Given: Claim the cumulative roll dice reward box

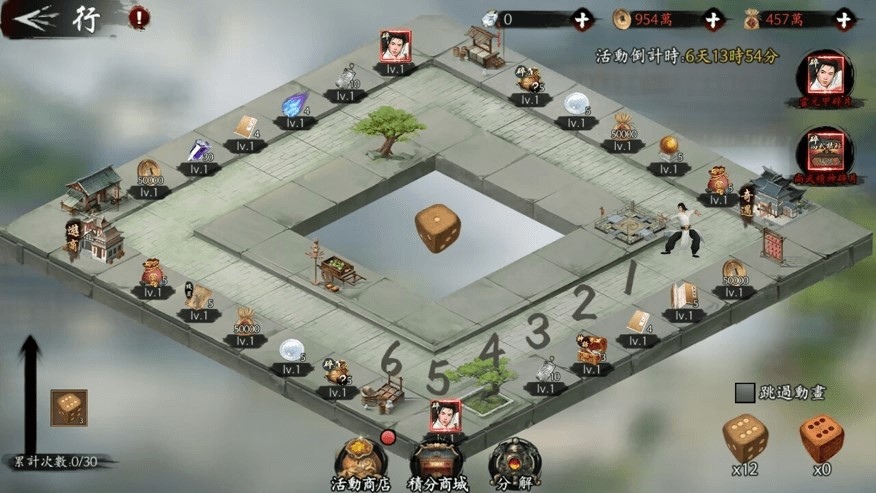Looking at the screenshot, I should coord(69,408).
